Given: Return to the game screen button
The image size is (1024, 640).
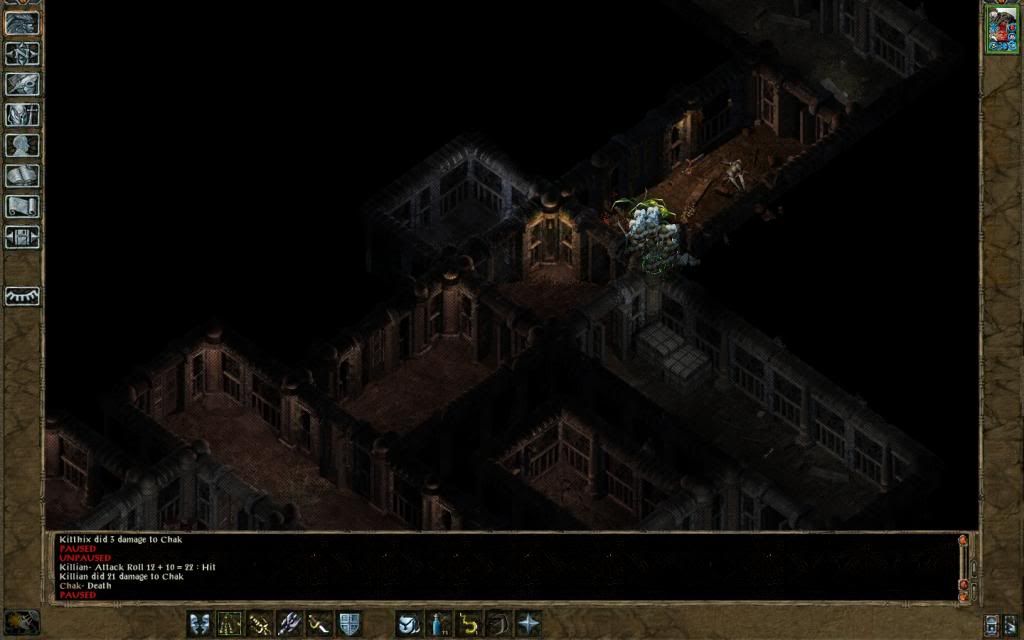Looking at the screenshot, I should point(22,22).
